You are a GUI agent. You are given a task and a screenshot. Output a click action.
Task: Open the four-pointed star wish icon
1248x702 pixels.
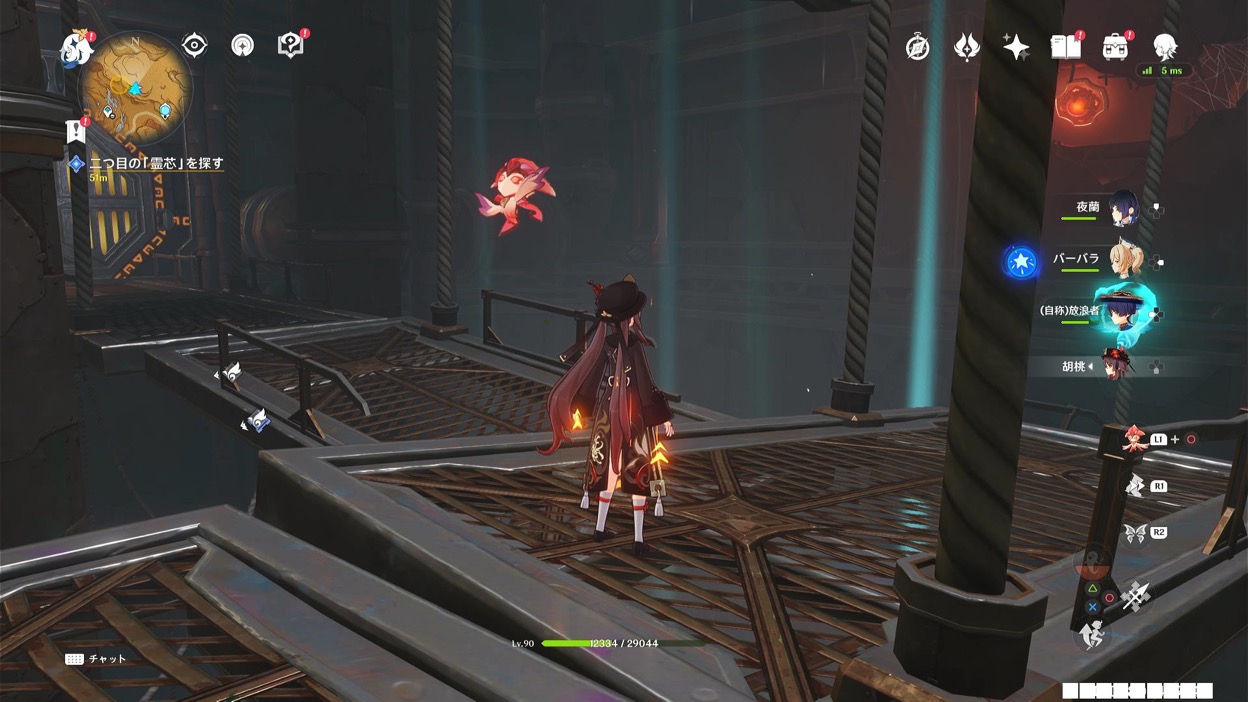pyautogui.click(x=1016, y=47)
